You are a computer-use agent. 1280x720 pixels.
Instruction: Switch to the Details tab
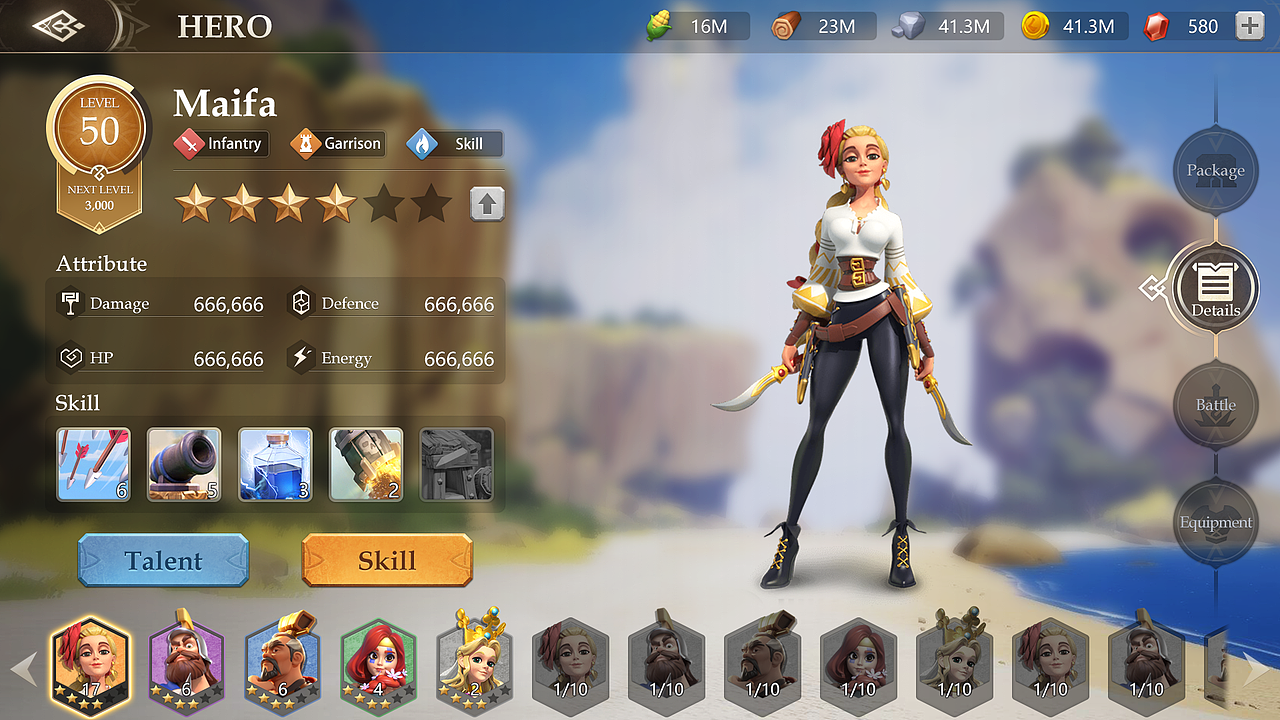point(1215,288)
